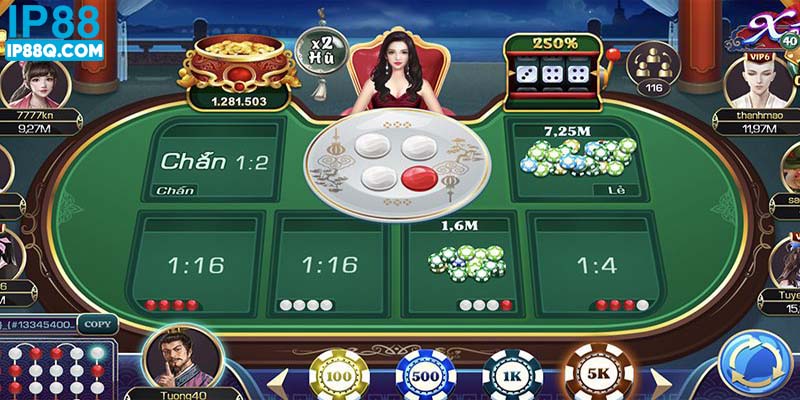800x400 pixels.
Task: Click the blue circular rebet button
Action: coord(757,363)
